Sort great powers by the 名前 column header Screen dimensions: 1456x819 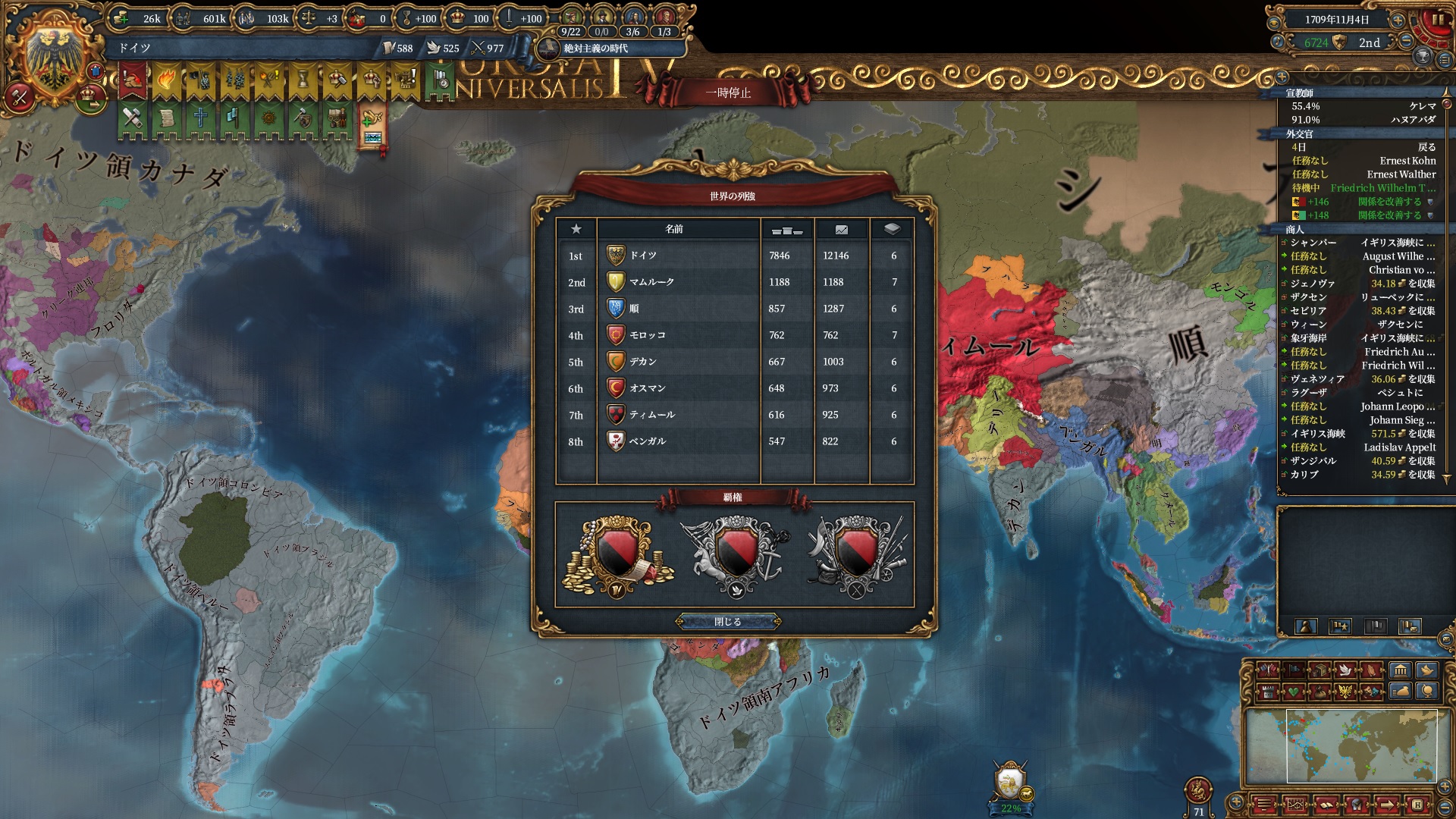coord(674,229)
